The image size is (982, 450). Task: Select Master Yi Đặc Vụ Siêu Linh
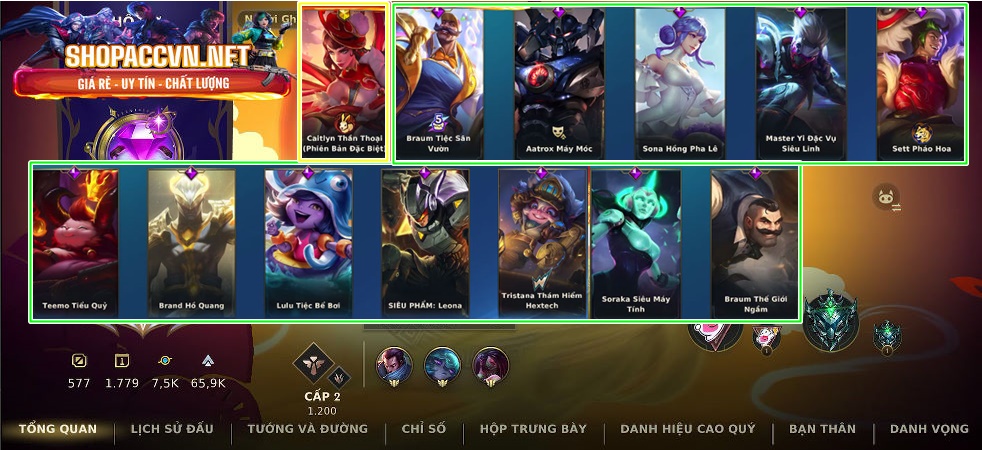[x=800, y=82]
